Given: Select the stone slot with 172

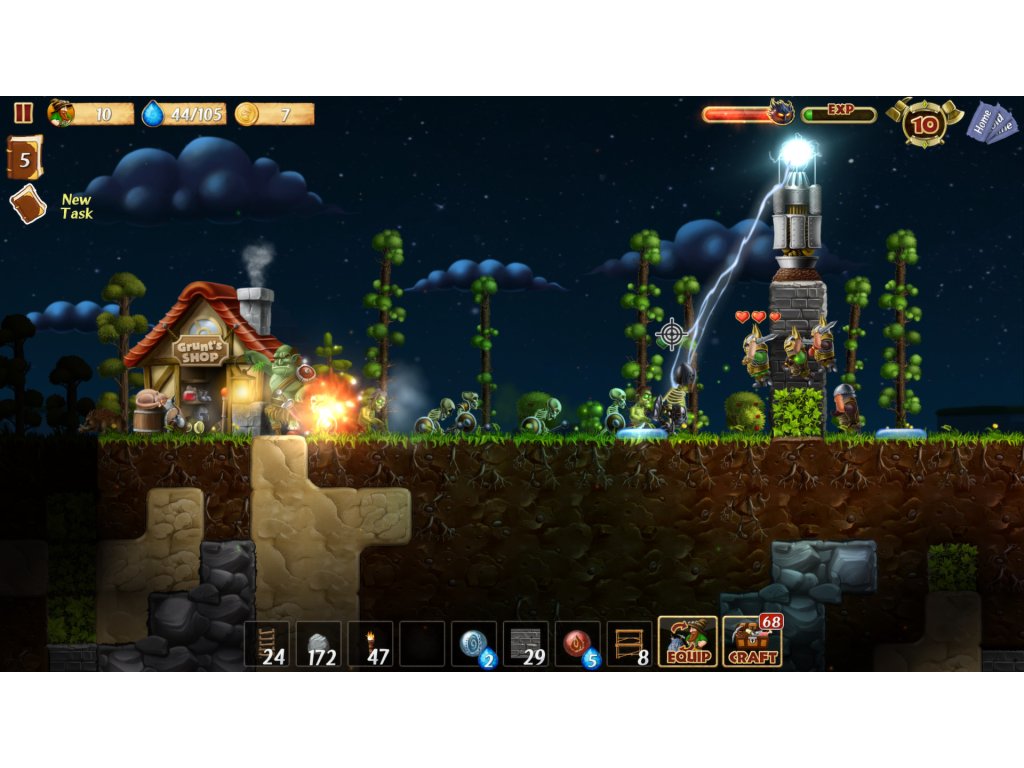Looking at the screenshot, I should (319, 644).
